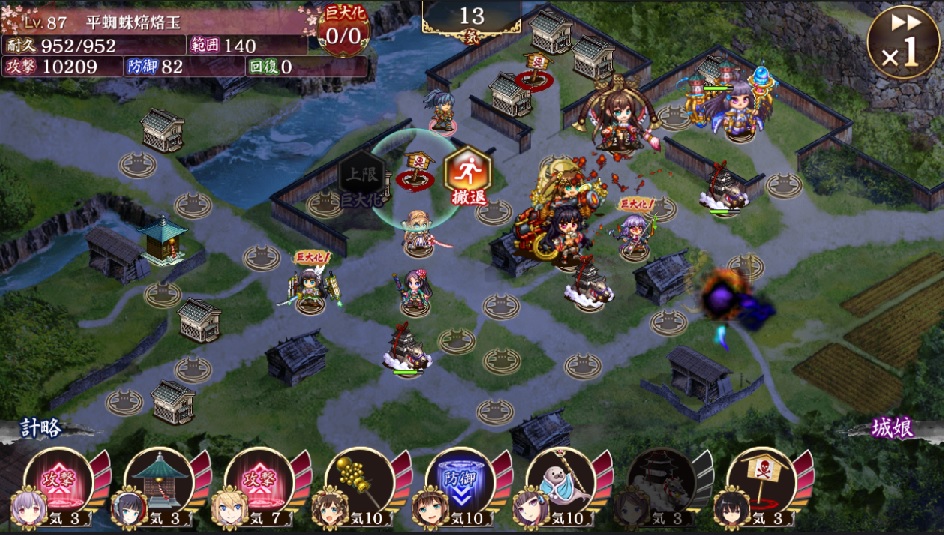Open the 計略 stratagem panel label
944x535 pixels.
pyautogui.click(x=41, y=428)
